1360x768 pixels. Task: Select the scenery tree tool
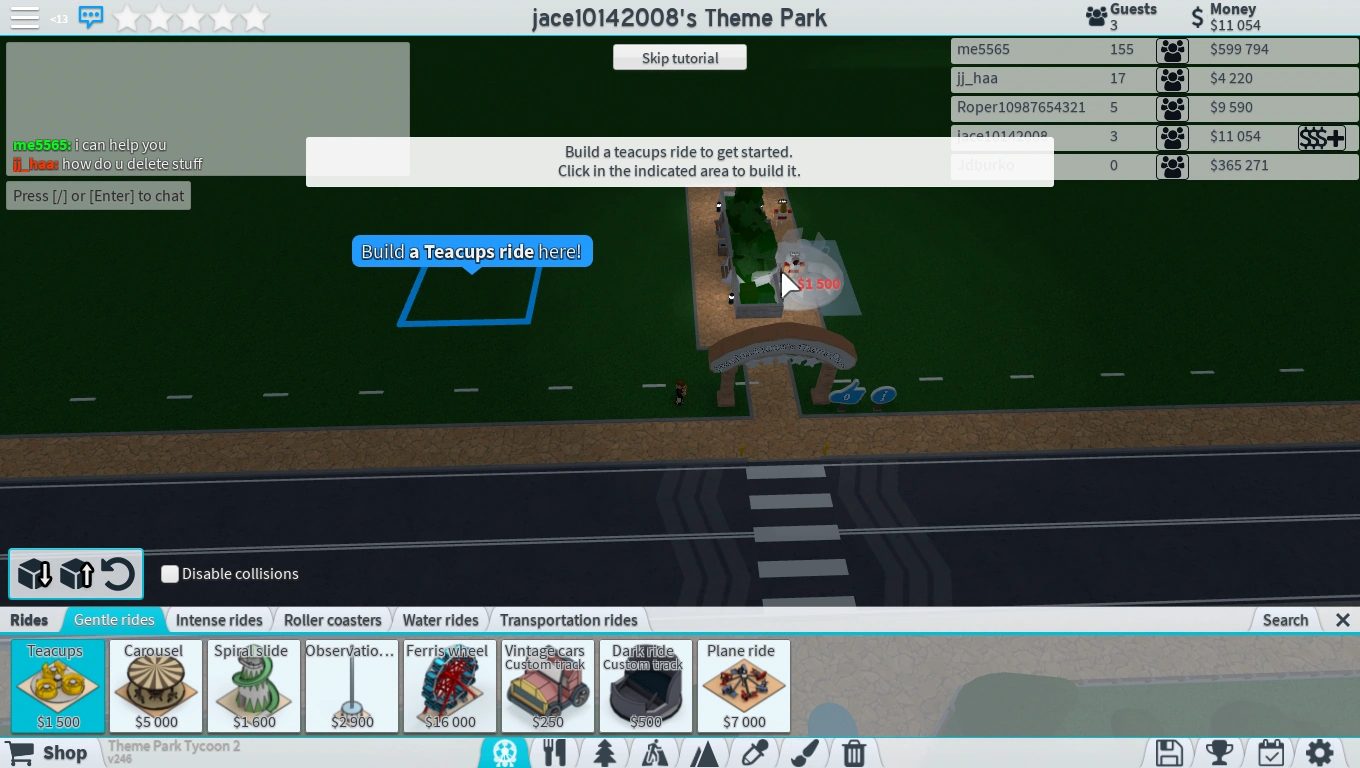point(605,752)
